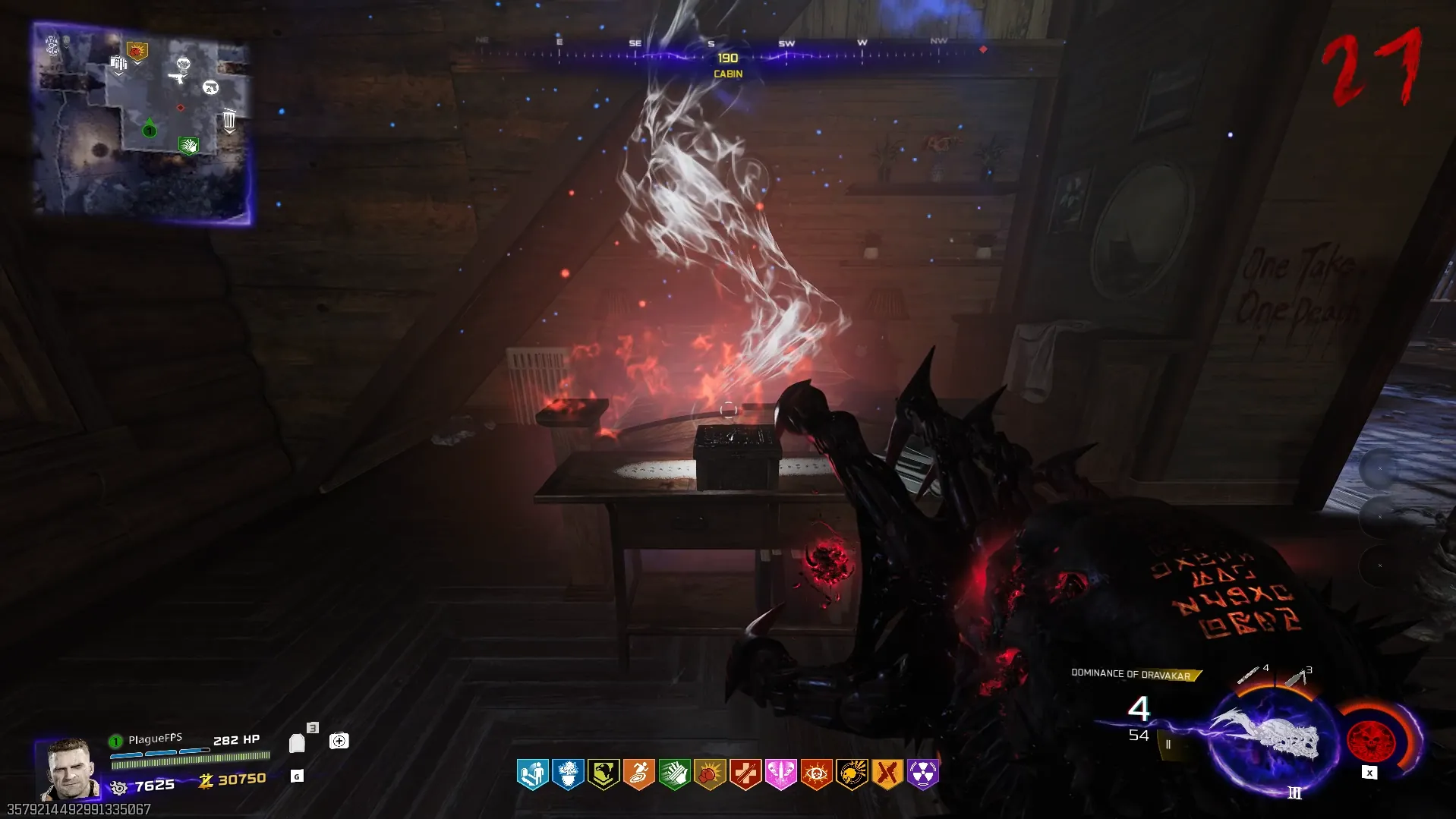Click the skull eye Death Perception perk
The width and height of the screenshot is (1456, 819).
click(816, 774)
